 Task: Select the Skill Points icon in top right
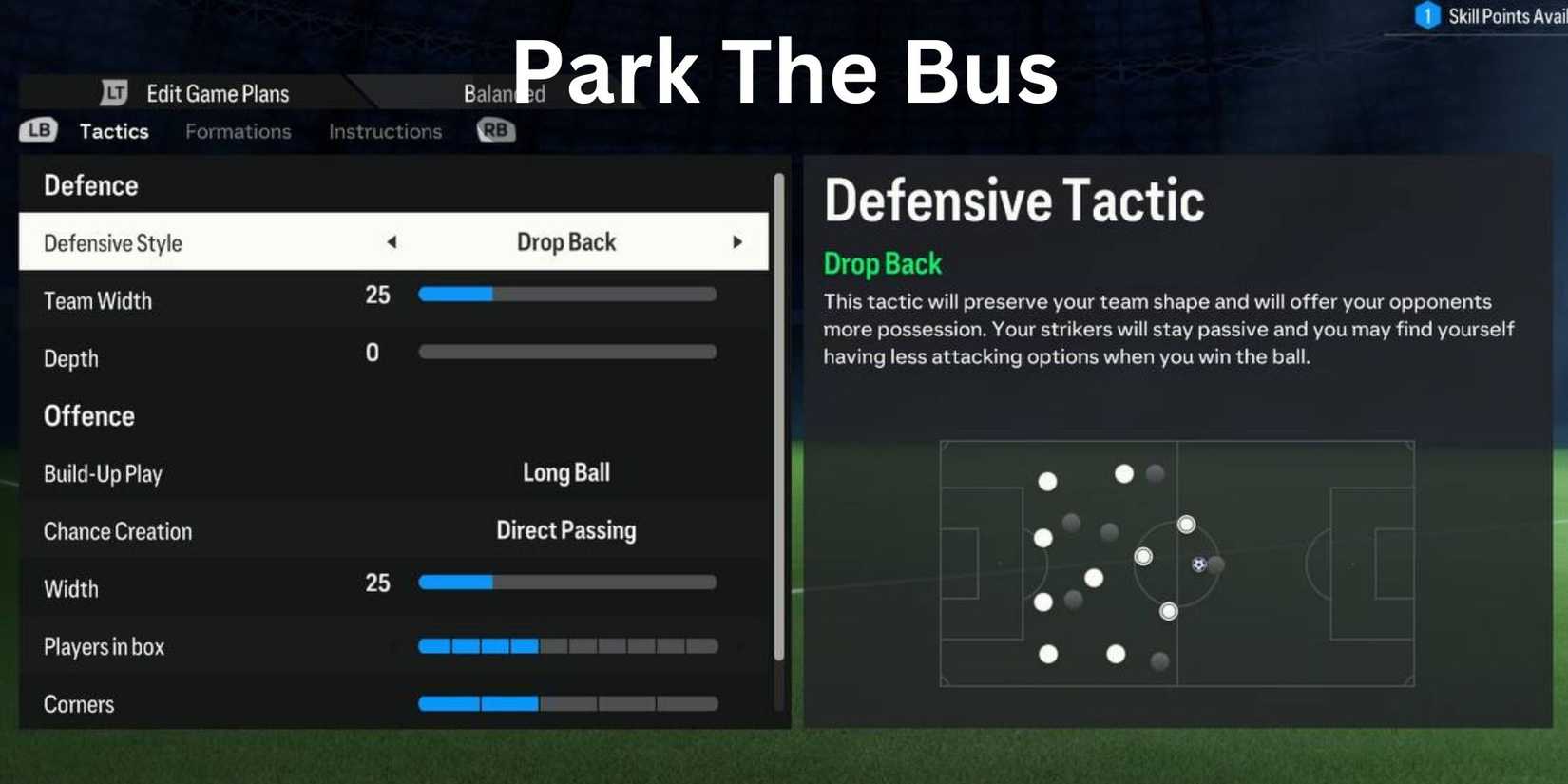pos(1429,16)
